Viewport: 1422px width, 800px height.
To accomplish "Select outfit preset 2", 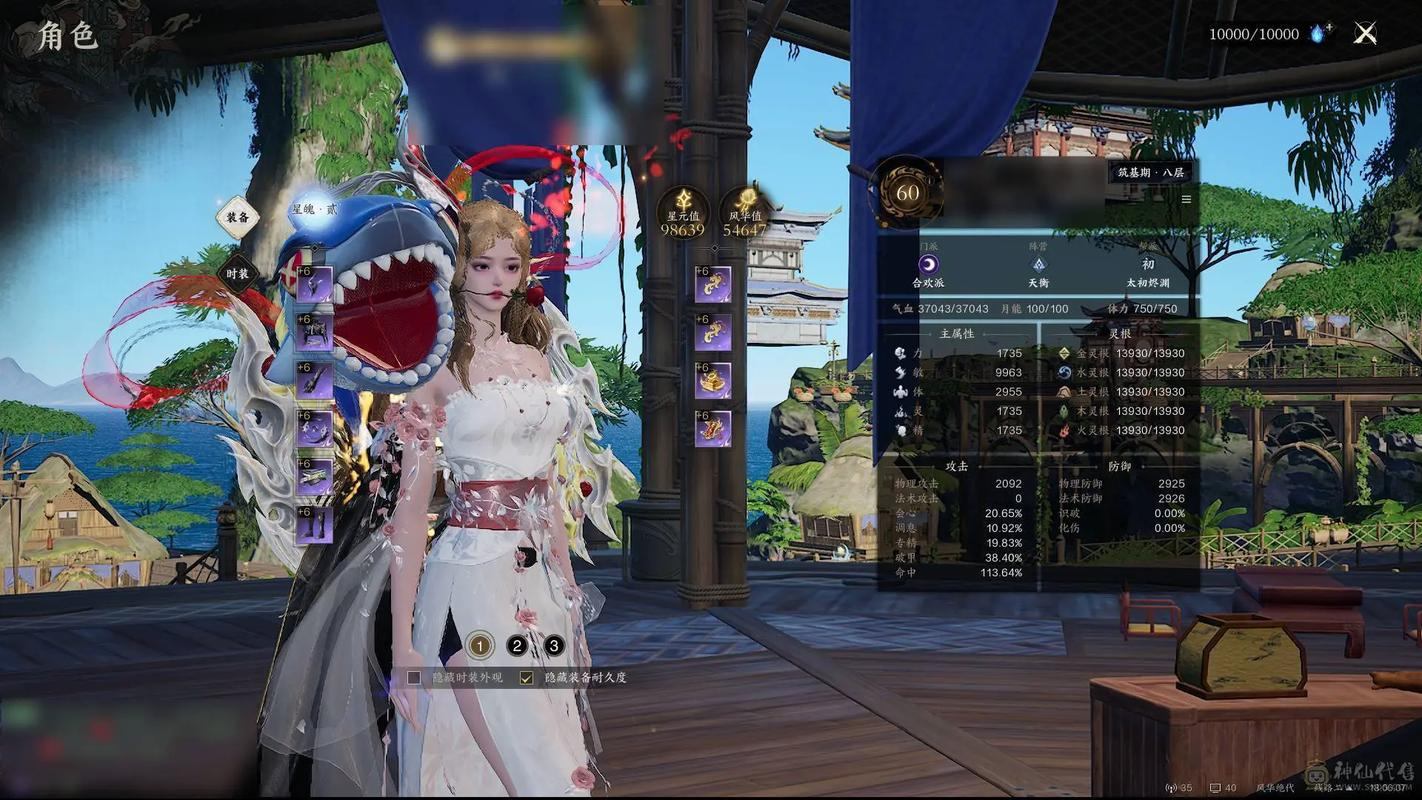I will [x=516, y=645].
